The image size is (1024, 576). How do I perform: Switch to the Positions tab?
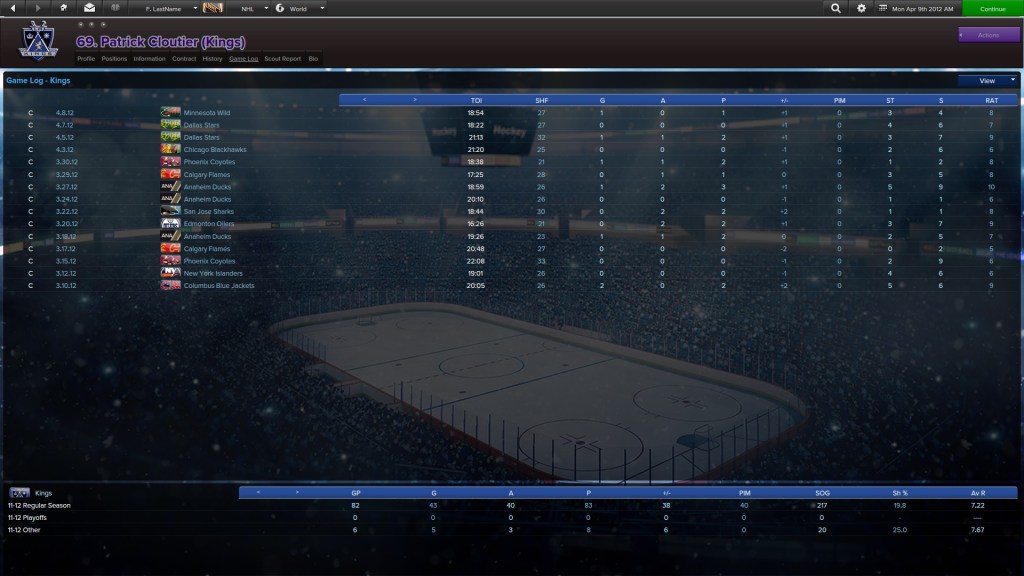(x=115, y=59)
